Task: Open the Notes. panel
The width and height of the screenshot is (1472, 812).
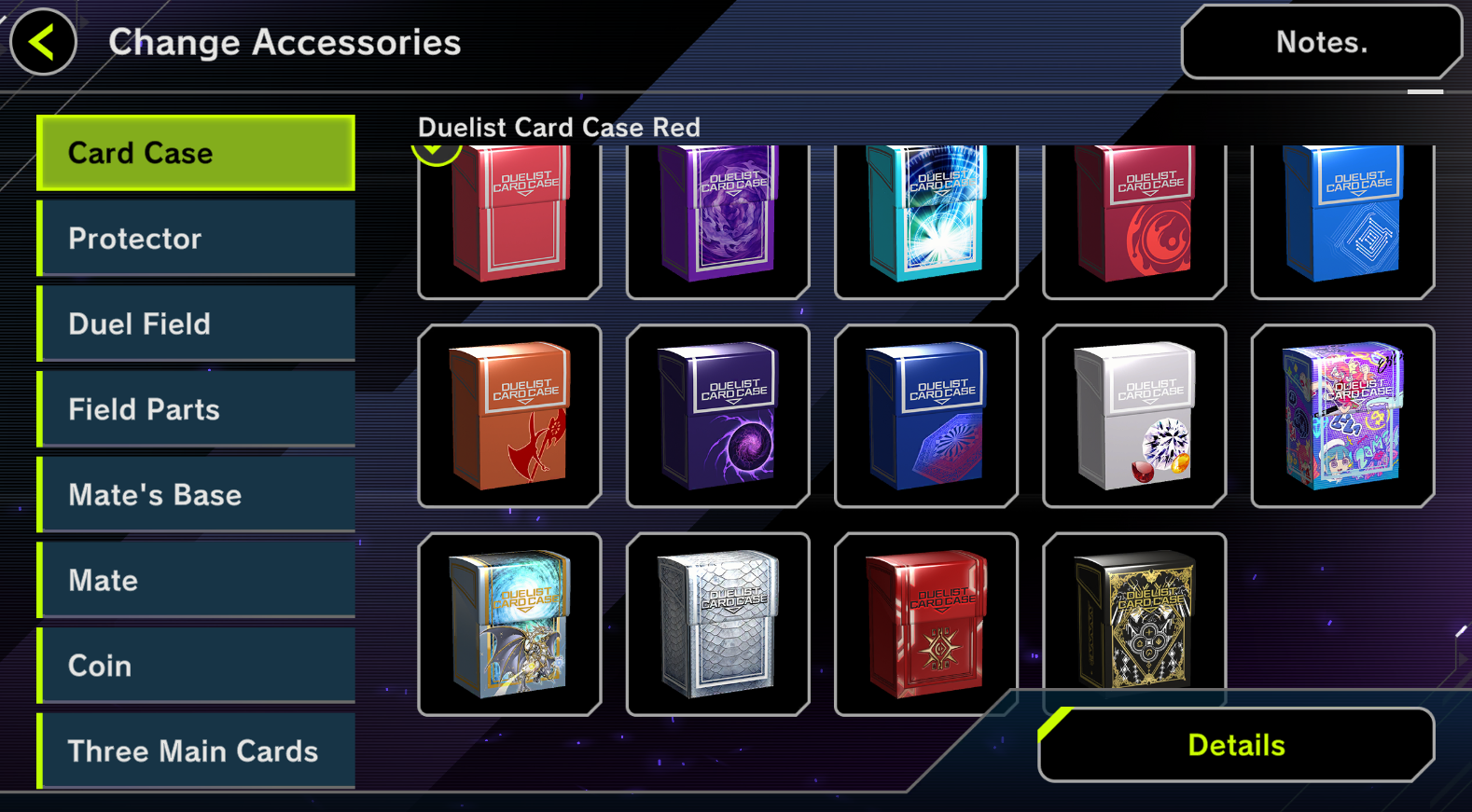Action: point(1321,43)
